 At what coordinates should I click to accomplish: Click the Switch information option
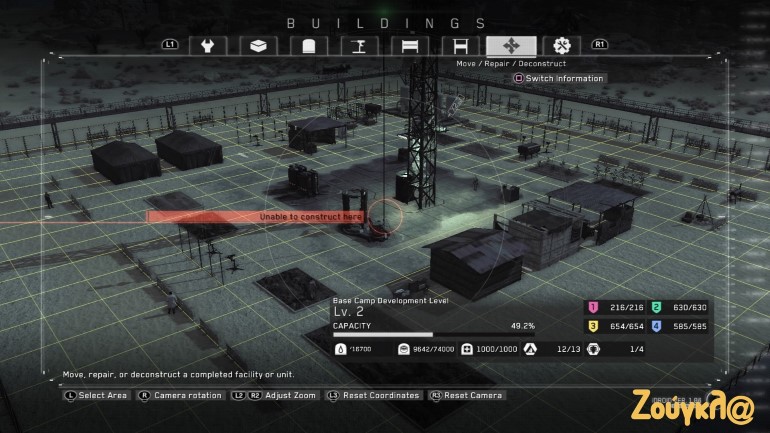[x=559, y=78]
